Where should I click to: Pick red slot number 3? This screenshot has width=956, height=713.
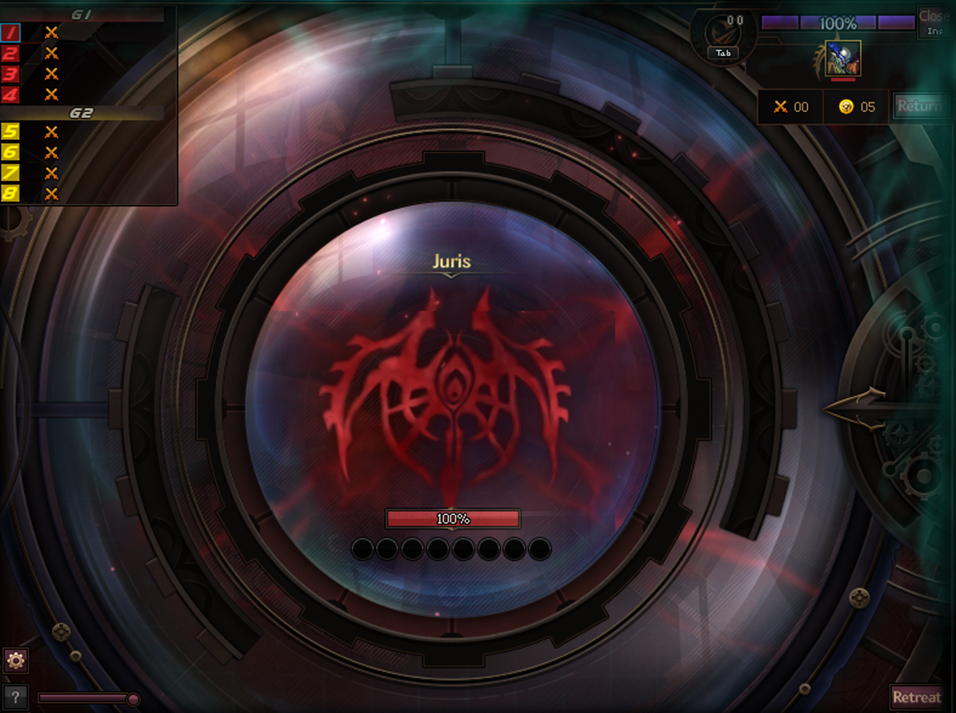click(11, 74)
